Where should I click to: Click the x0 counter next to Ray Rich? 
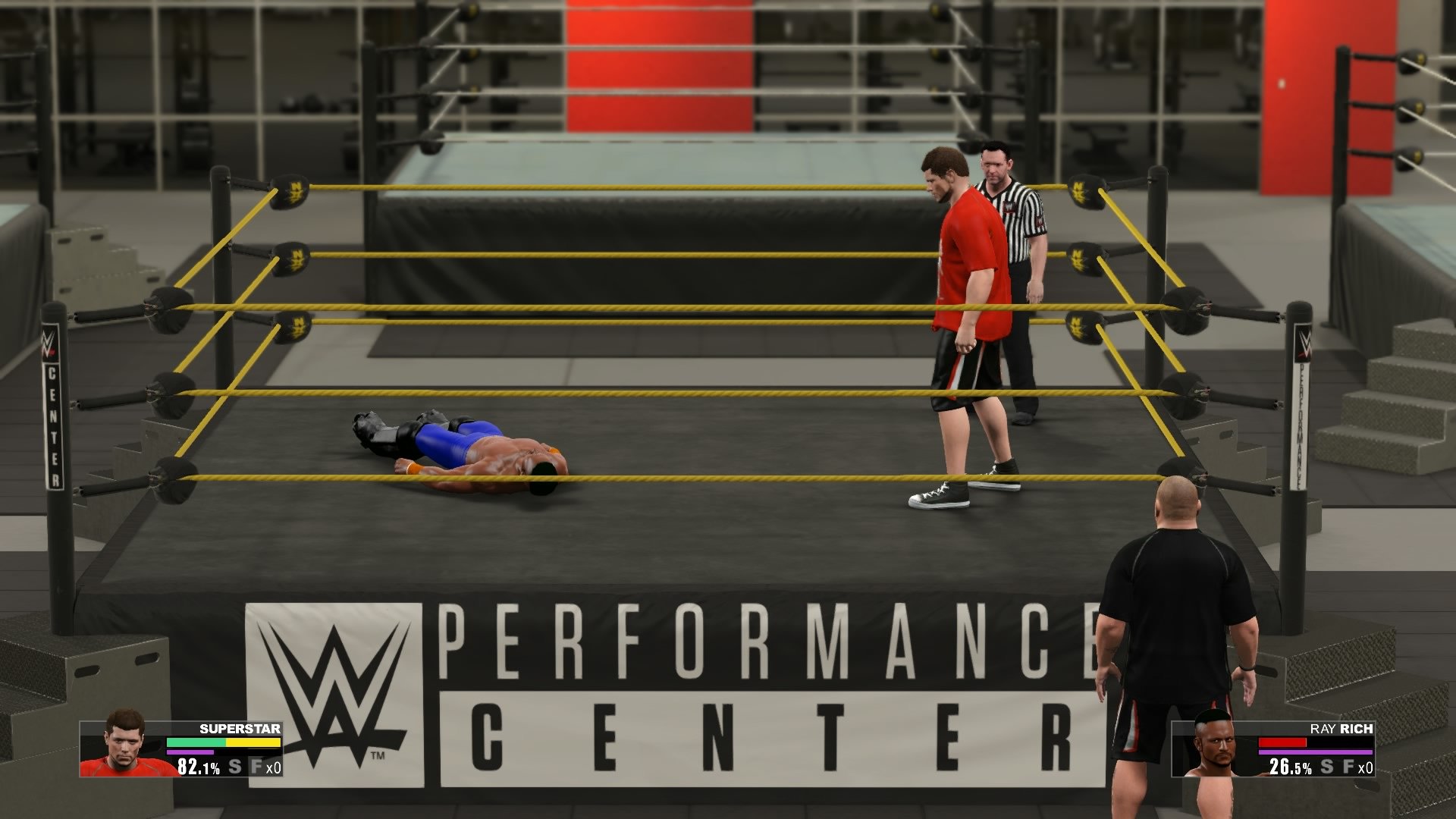1365,768
